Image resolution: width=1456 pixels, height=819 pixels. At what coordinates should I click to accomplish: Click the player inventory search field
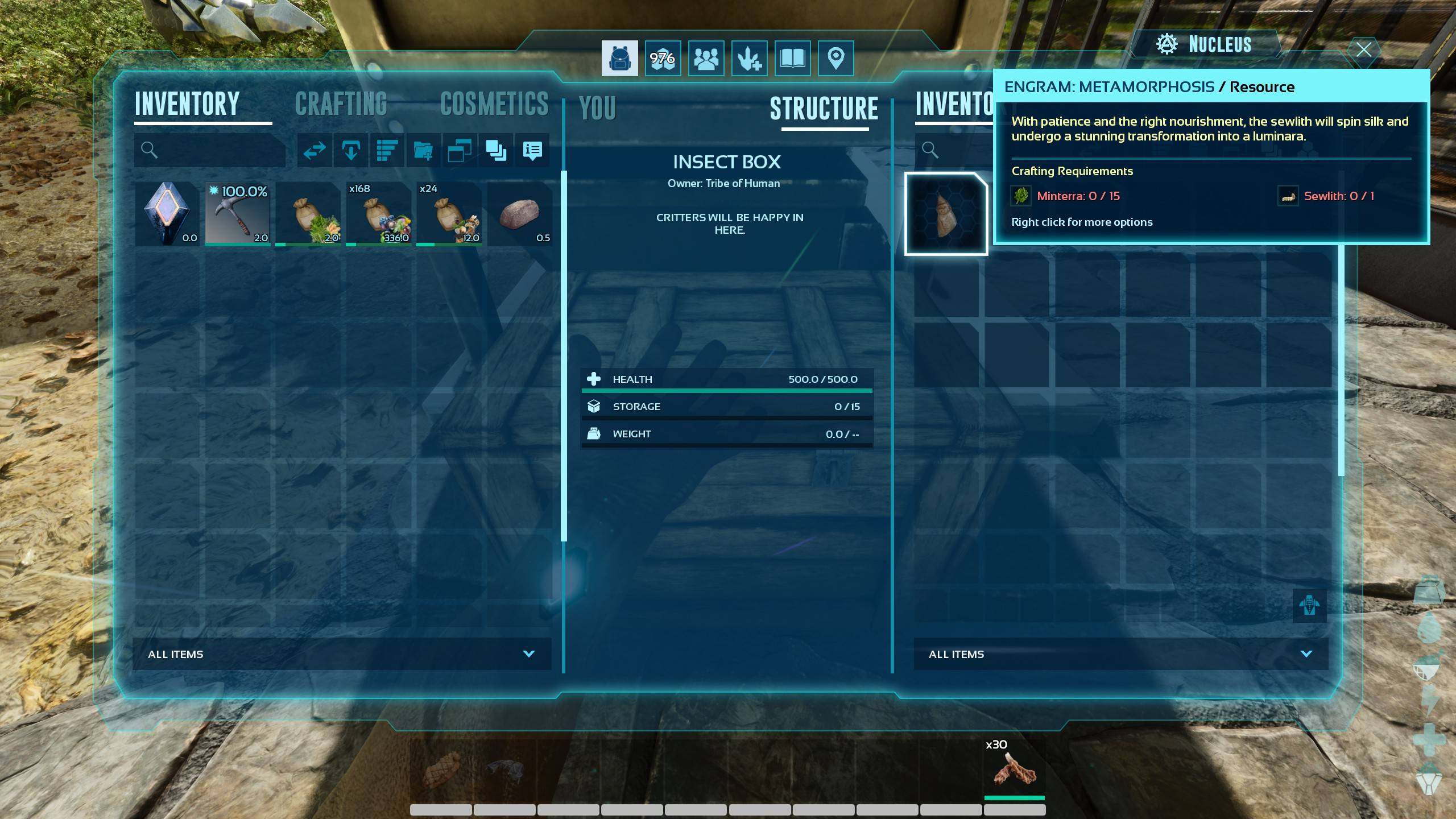point(216,150)
